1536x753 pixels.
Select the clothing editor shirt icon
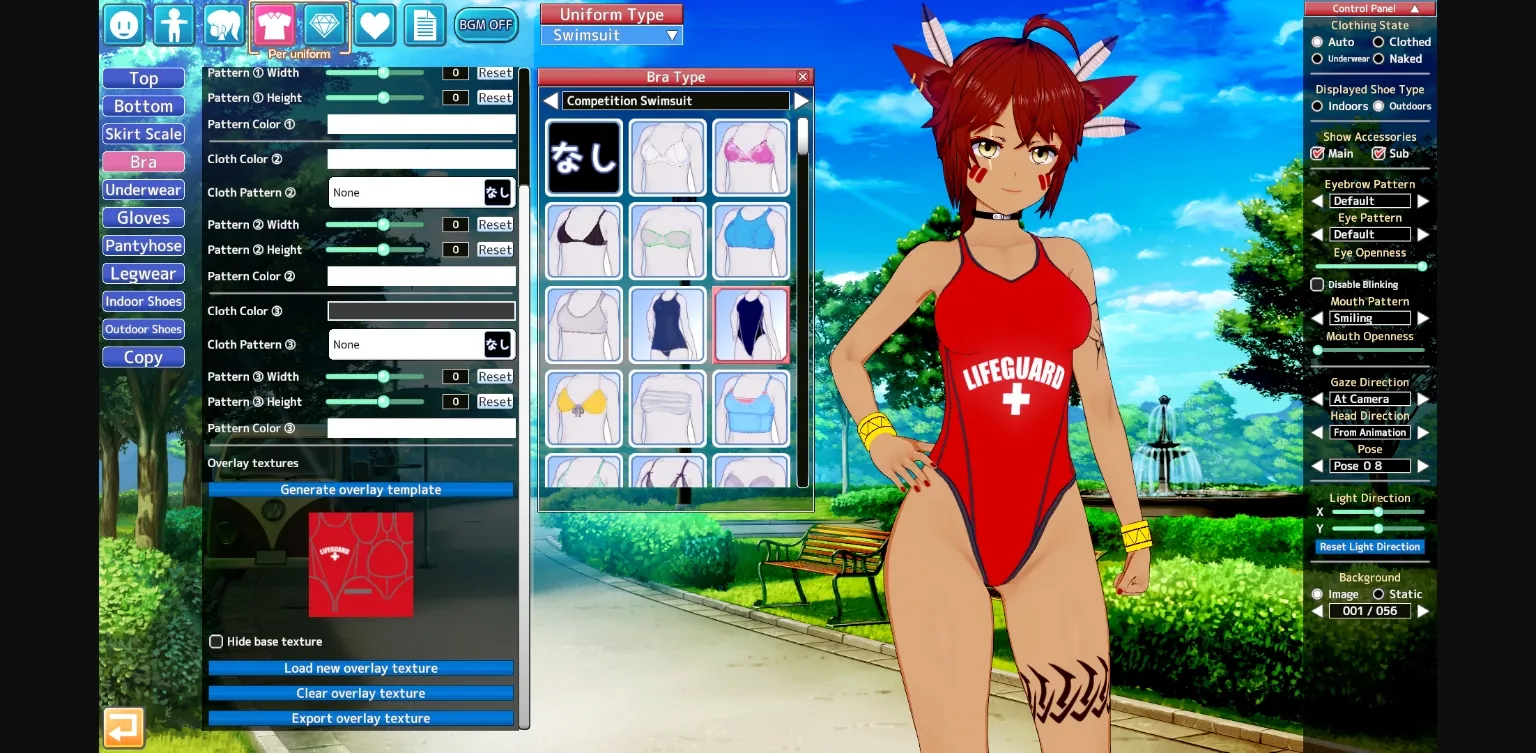click(274, 24)
